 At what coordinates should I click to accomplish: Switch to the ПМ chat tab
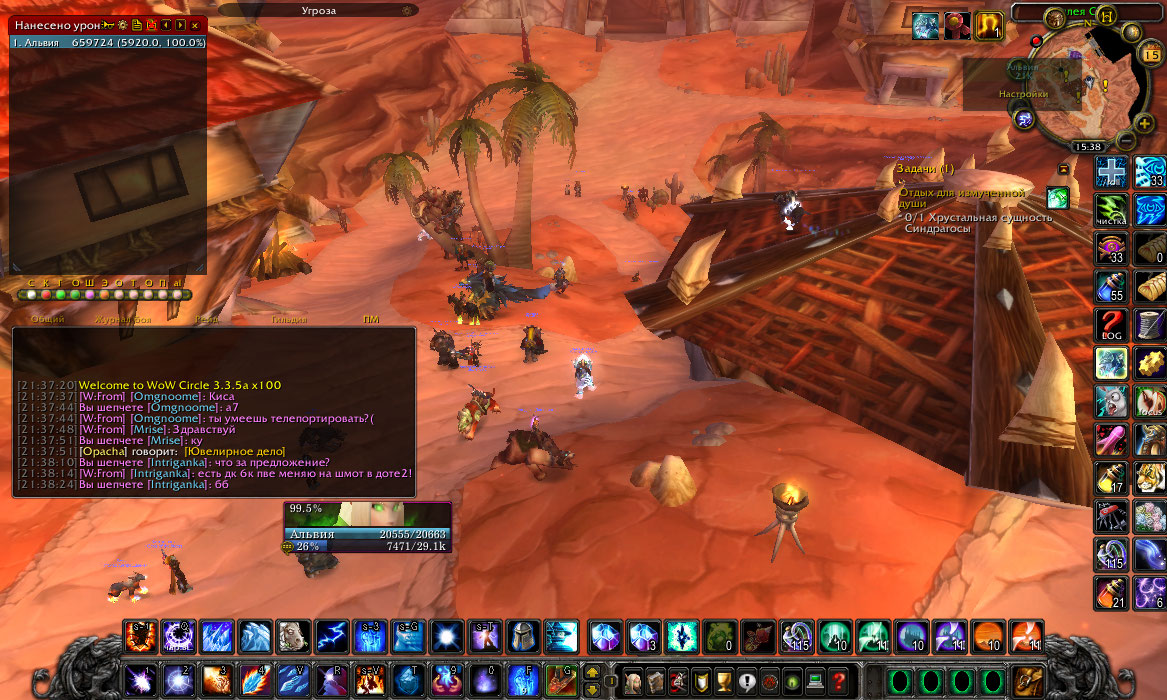pyautogui.click(x=371, y=320)
